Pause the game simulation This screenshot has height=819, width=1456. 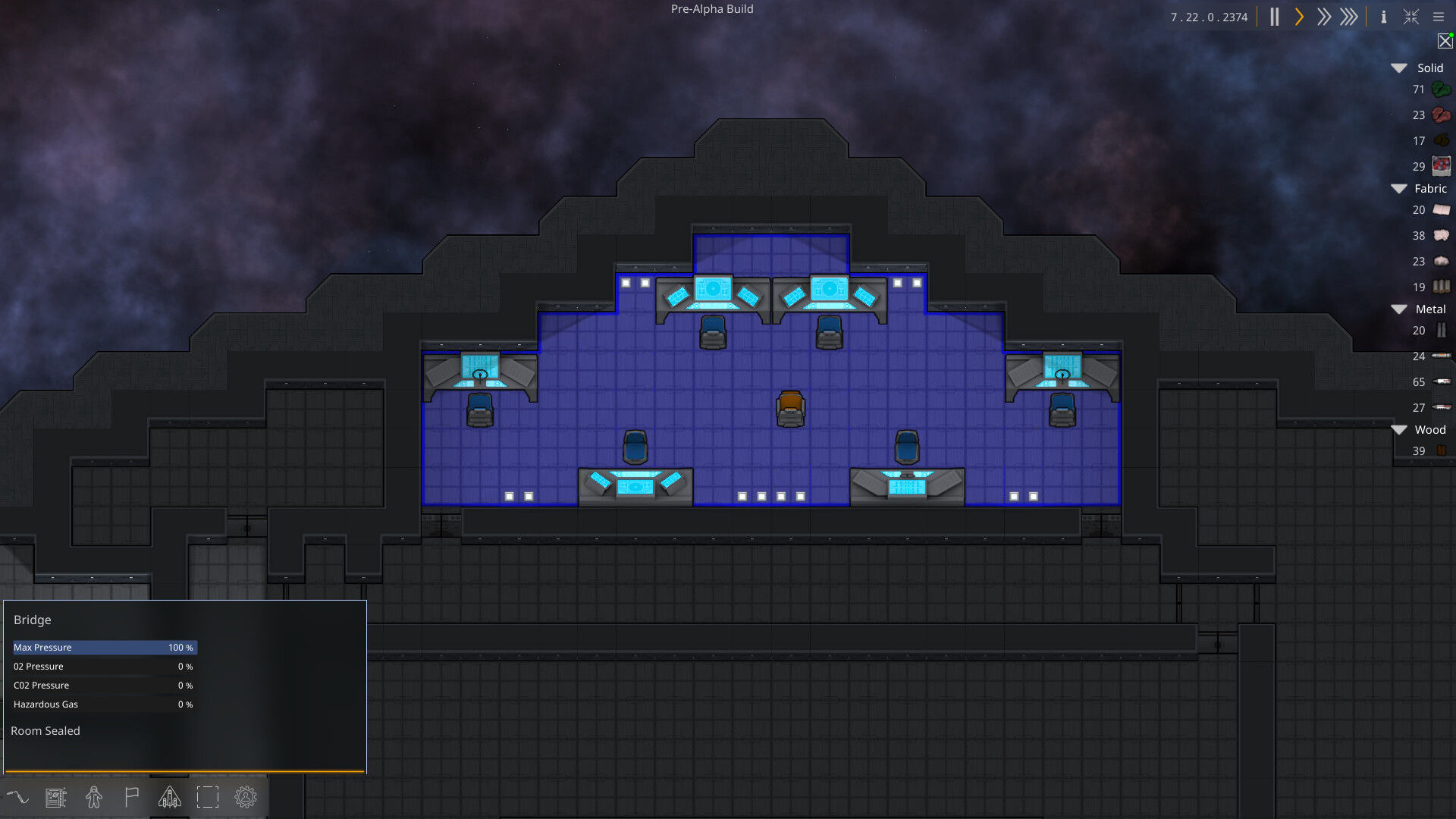pyautogui.click(x=1274, y=17)
